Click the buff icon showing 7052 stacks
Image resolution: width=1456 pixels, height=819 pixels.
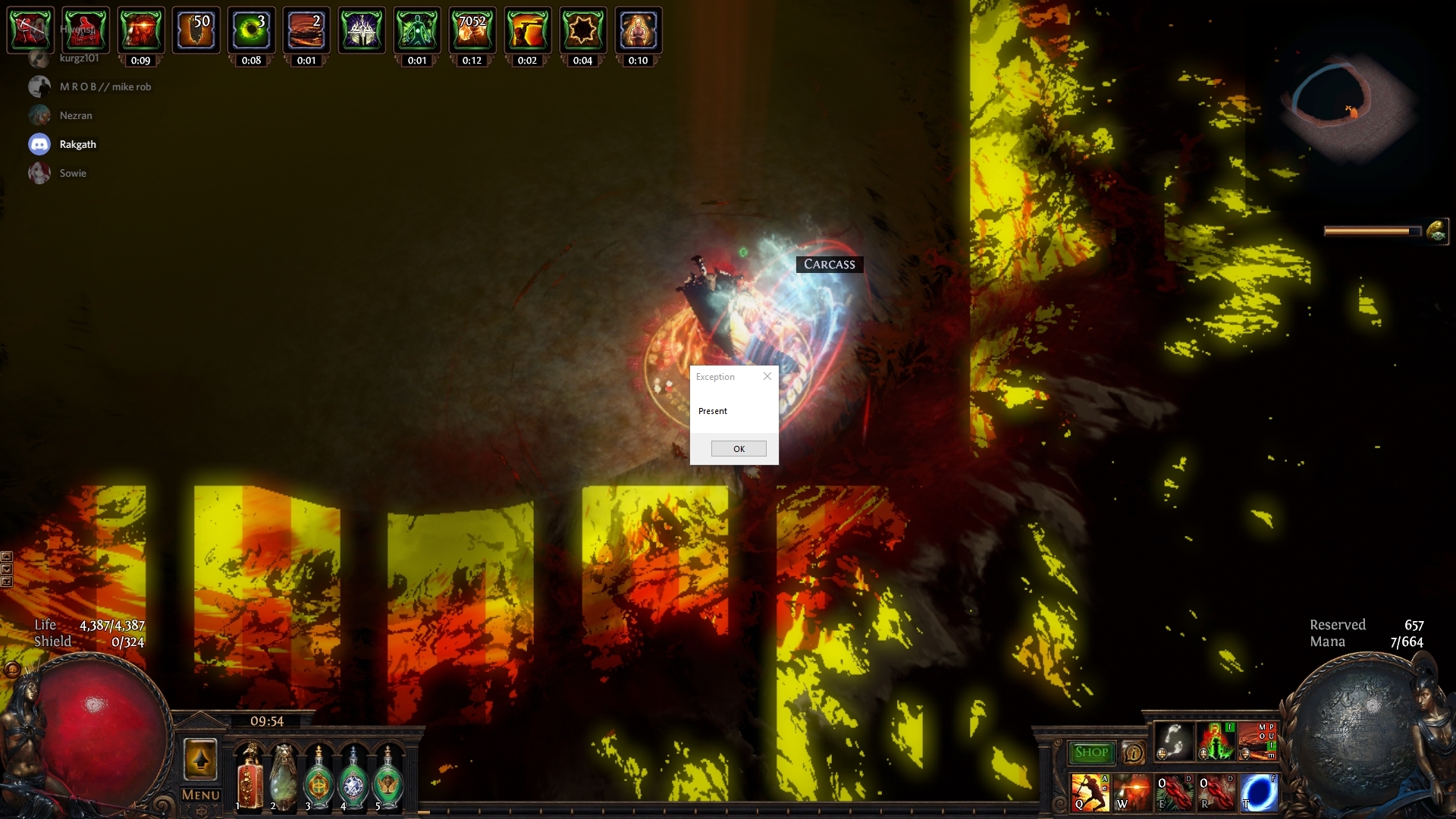pos(473,29)
